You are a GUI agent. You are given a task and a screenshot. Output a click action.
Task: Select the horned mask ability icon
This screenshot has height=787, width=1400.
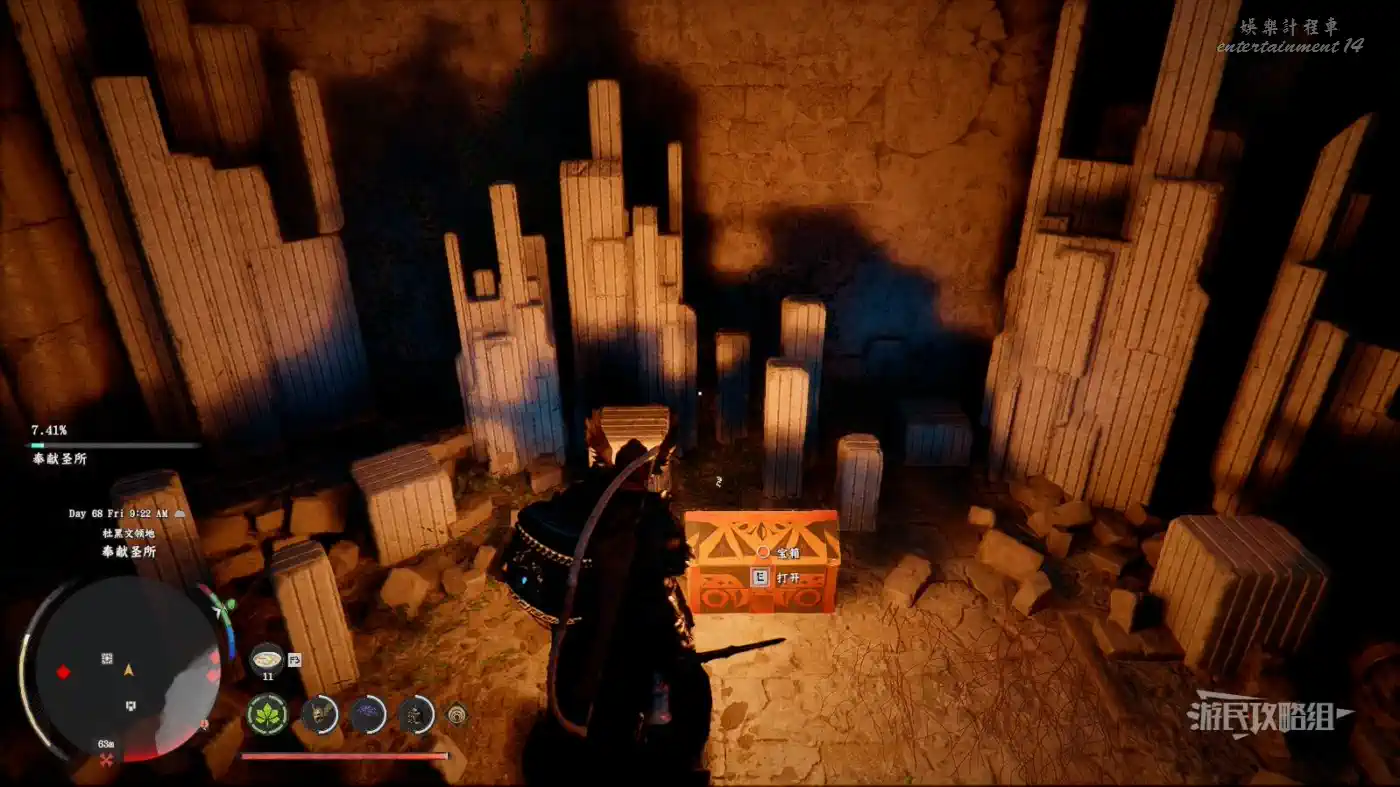pos(320,714)
